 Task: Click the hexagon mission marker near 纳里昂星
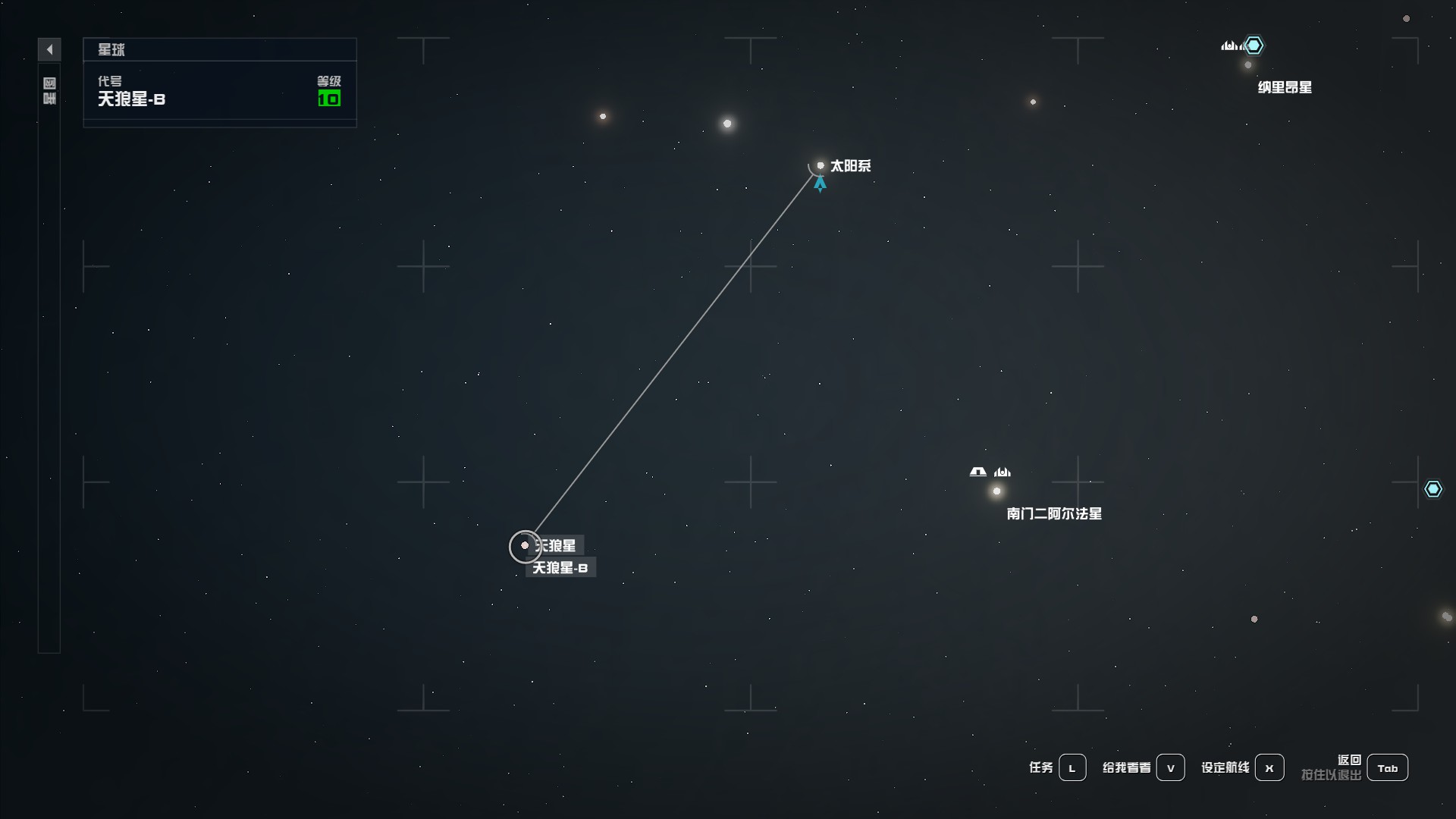pyautogui.click(x=1255, y=45)
